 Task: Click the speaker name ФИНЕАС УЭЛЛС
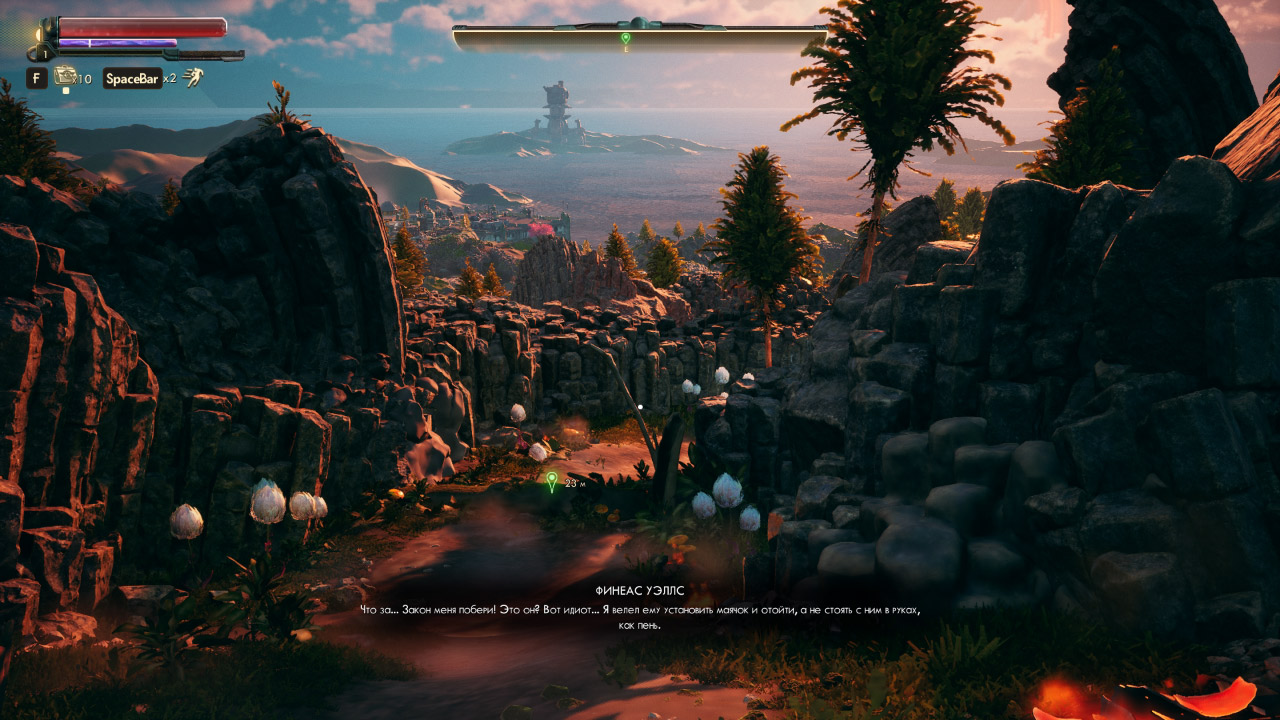(x=640, y=589)
